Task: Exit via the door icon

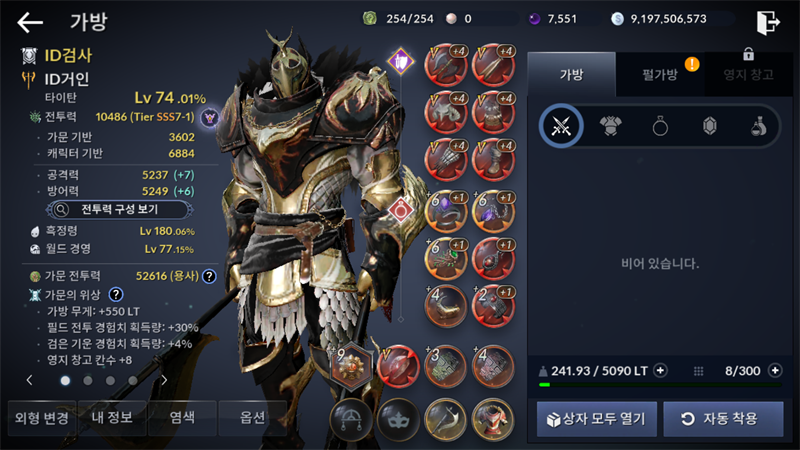Action: tap(768, 22)
